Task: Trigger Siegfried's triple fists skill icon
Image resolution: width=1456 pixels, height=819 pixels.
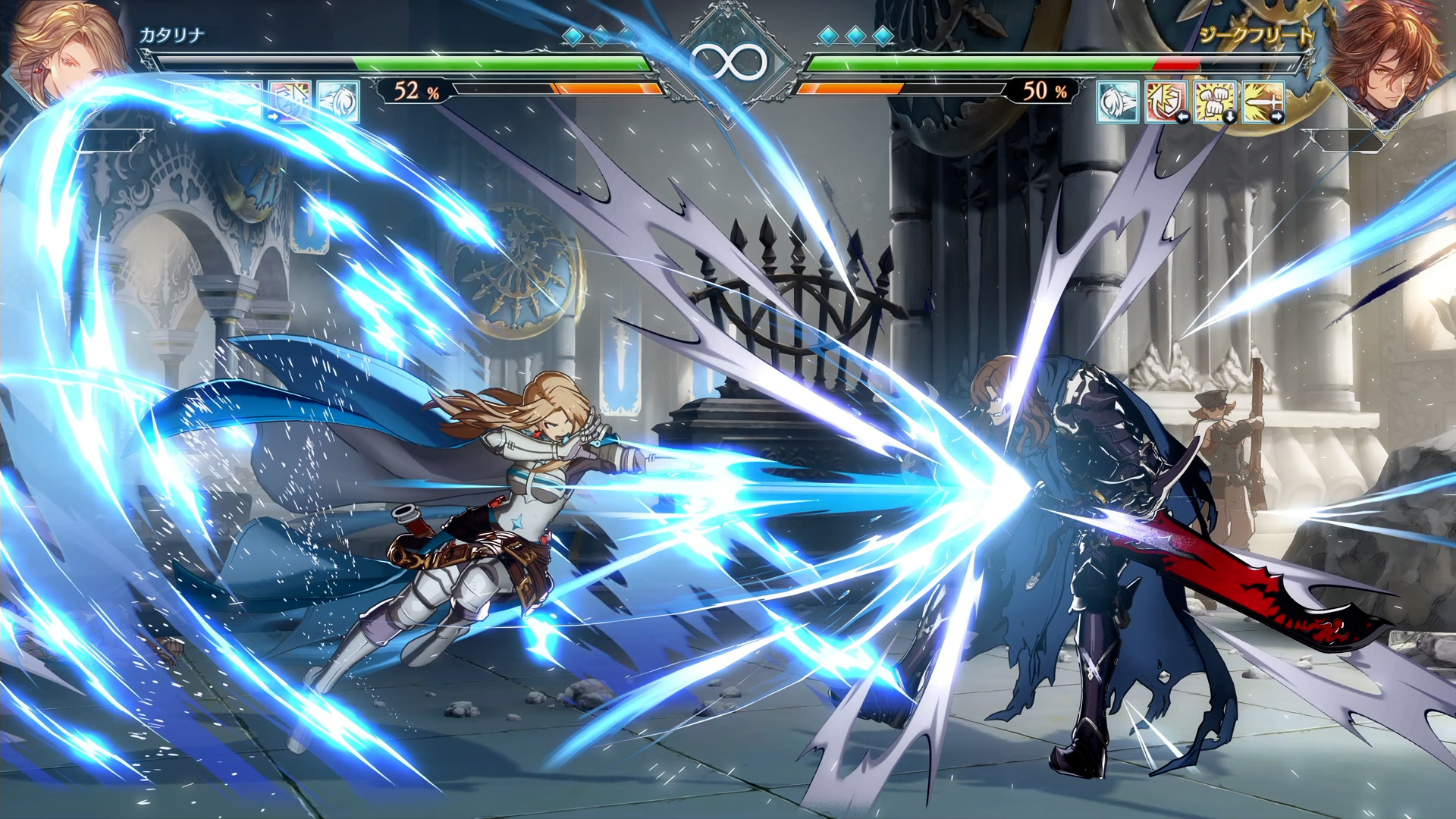Action: (x=1214, y=102)
